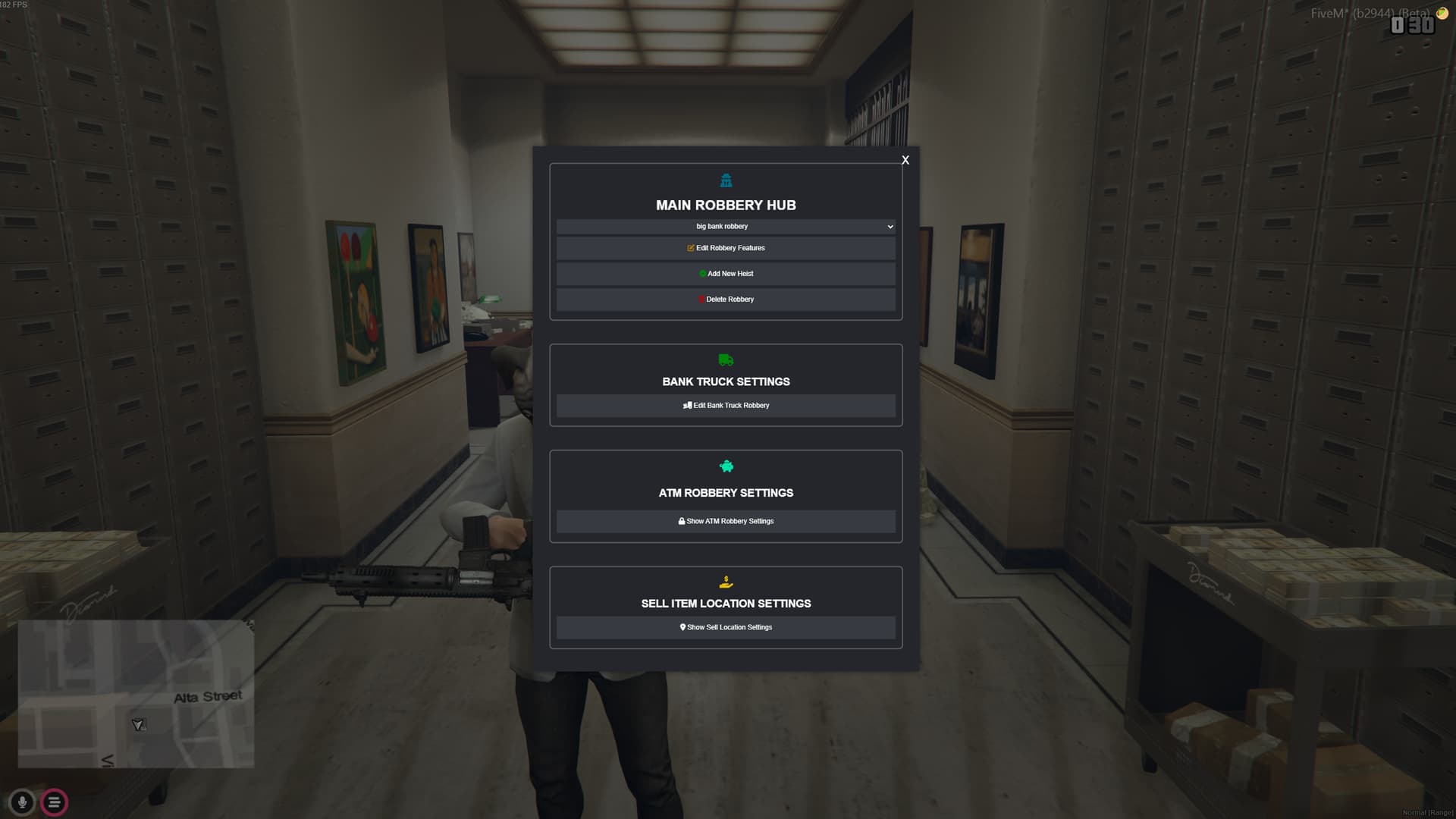Click the Delete Robbery button

pos(726,300)
